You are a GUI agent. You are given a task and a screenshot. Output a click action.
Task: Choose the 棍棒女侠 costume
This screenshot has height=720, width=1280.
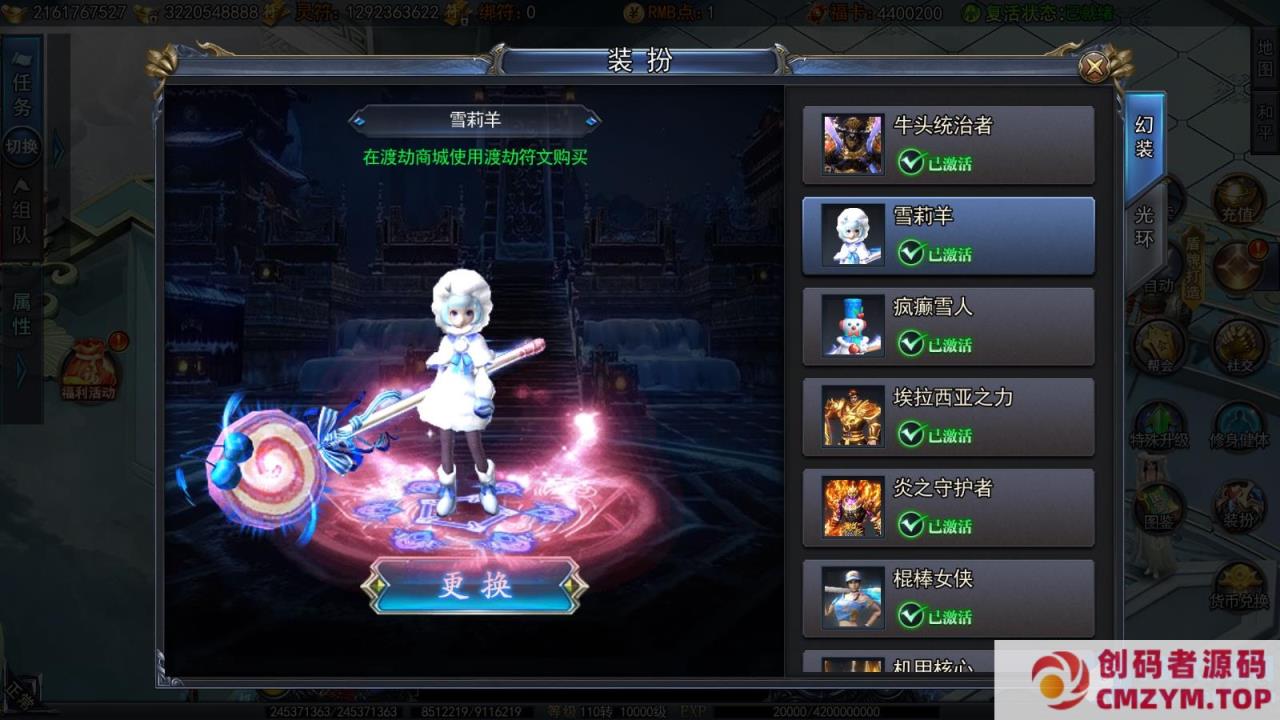(x=948, y=598)
